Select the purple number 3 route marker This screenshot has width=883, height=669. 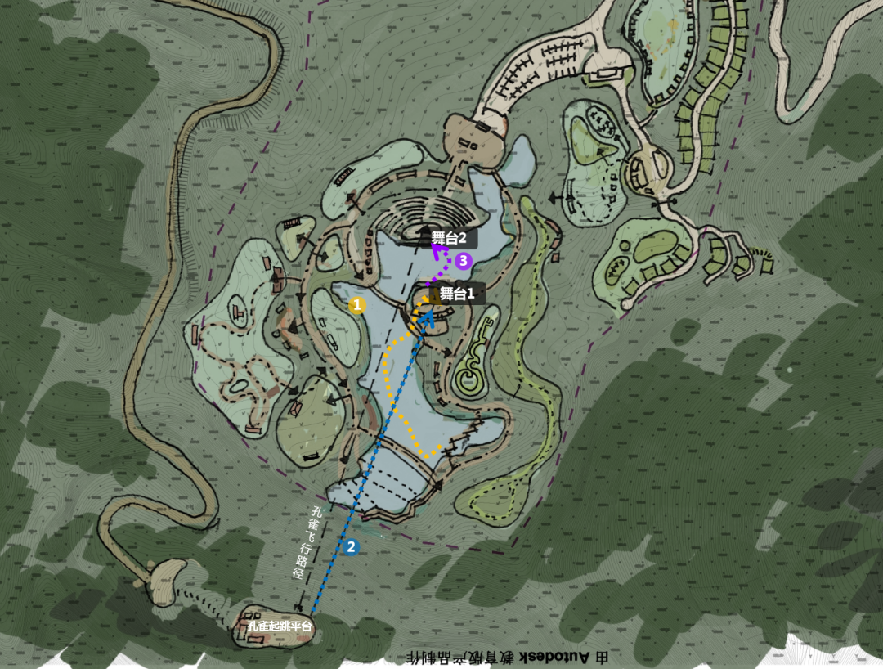click(464, 261)
